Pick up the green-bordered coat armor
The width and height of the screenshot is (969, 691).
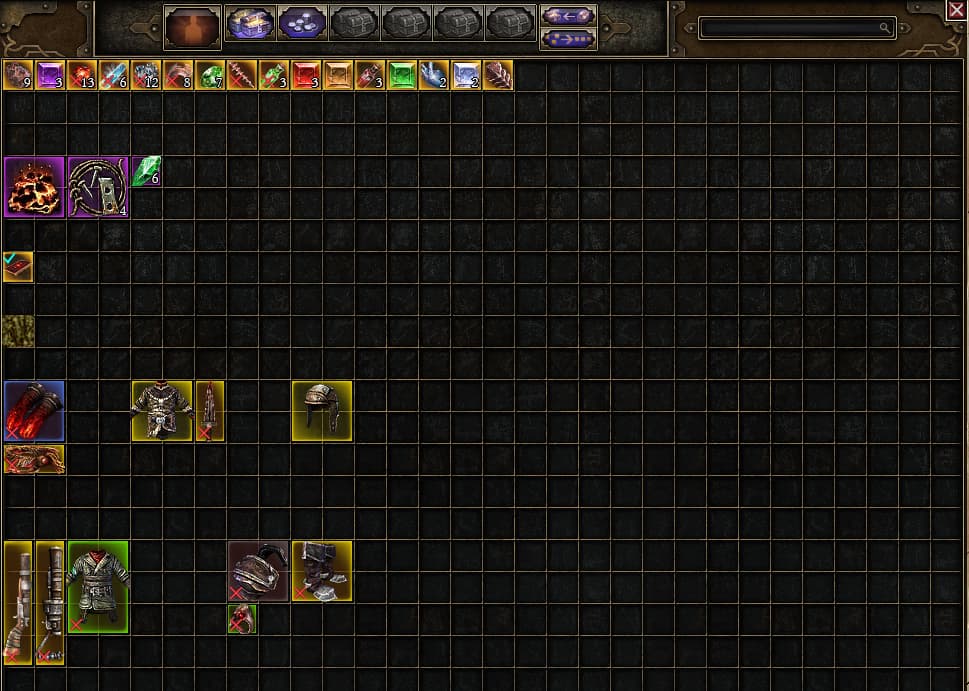pyautogui.click(x=98, y=587)
